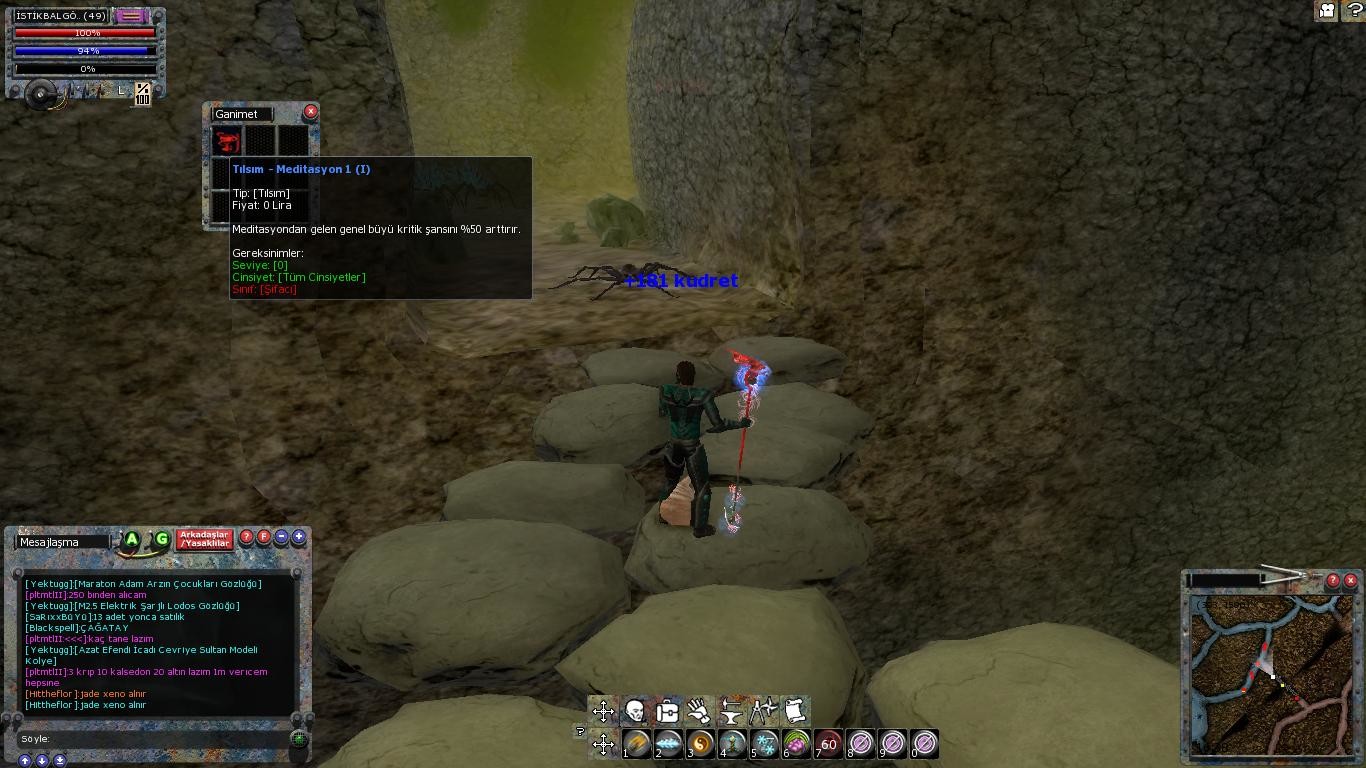
Task: Open the anvil and hammer crafting menu
Action: click(x=731, y=711)
